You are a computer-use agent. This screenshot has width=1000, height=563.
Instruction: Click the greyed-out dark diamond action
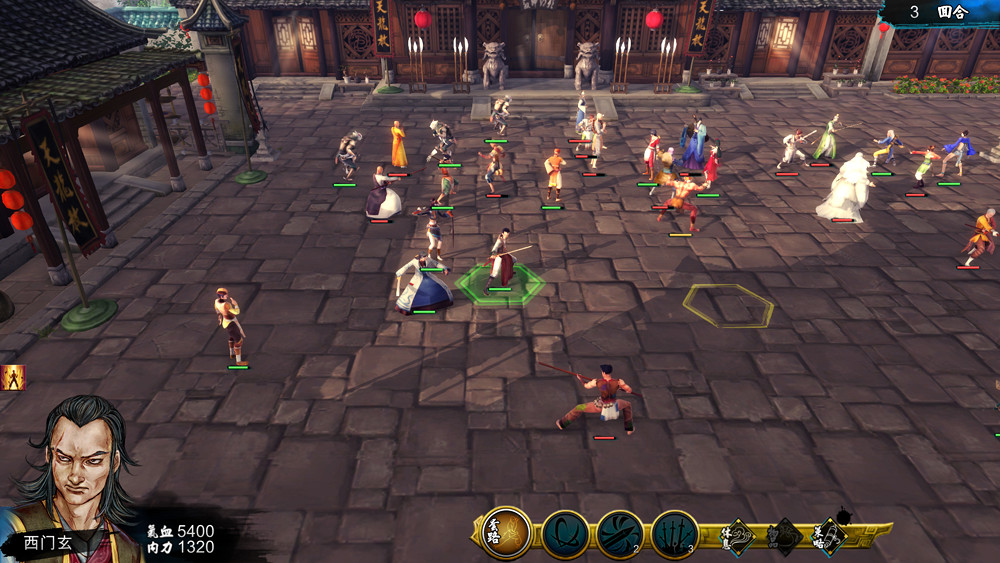[x=783, y=536]
